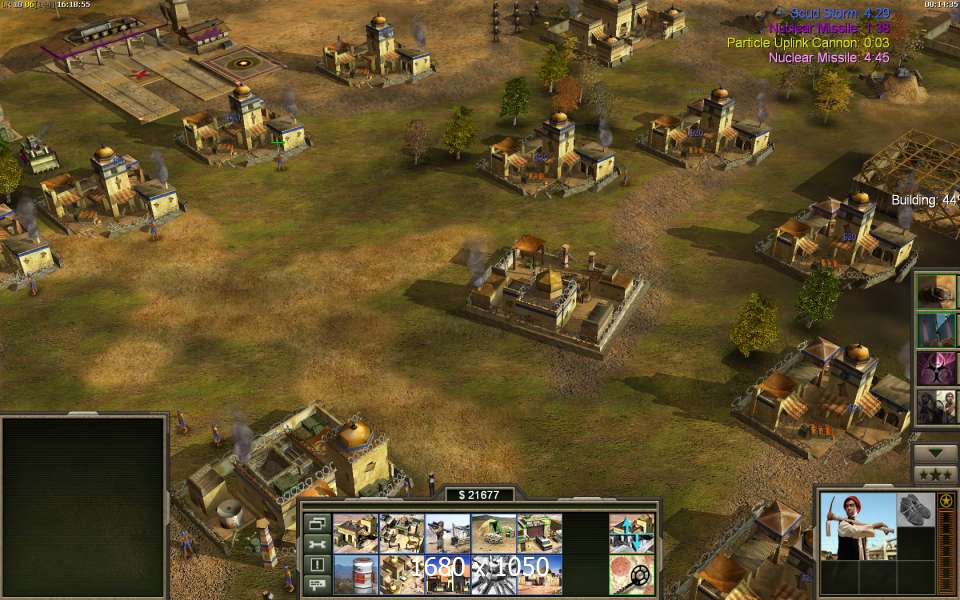Activate the Rebel Ambush soldiers power
The height and width of the screenshot is (600, 960).
(x=937, y=407)
